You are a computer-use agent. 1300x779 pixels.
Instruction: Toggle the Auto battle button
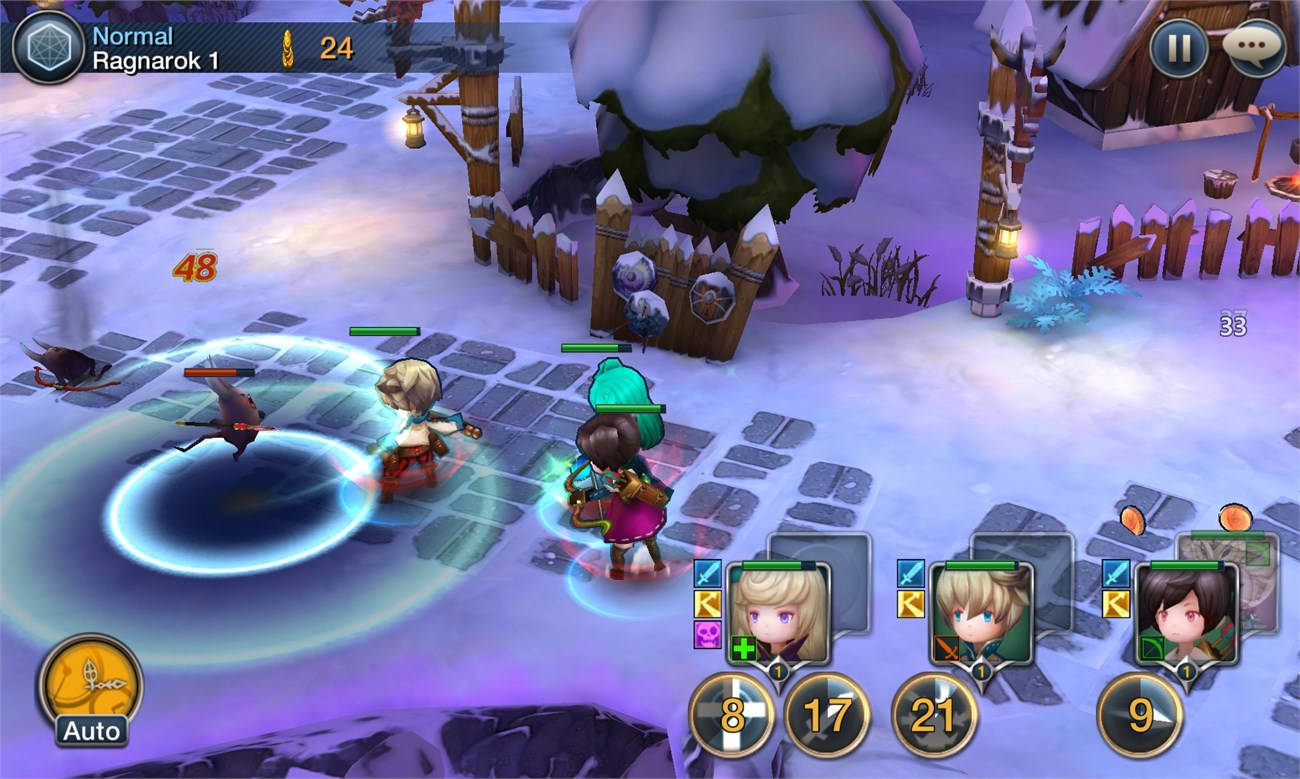pyautogui.click(x=90, y=686)
